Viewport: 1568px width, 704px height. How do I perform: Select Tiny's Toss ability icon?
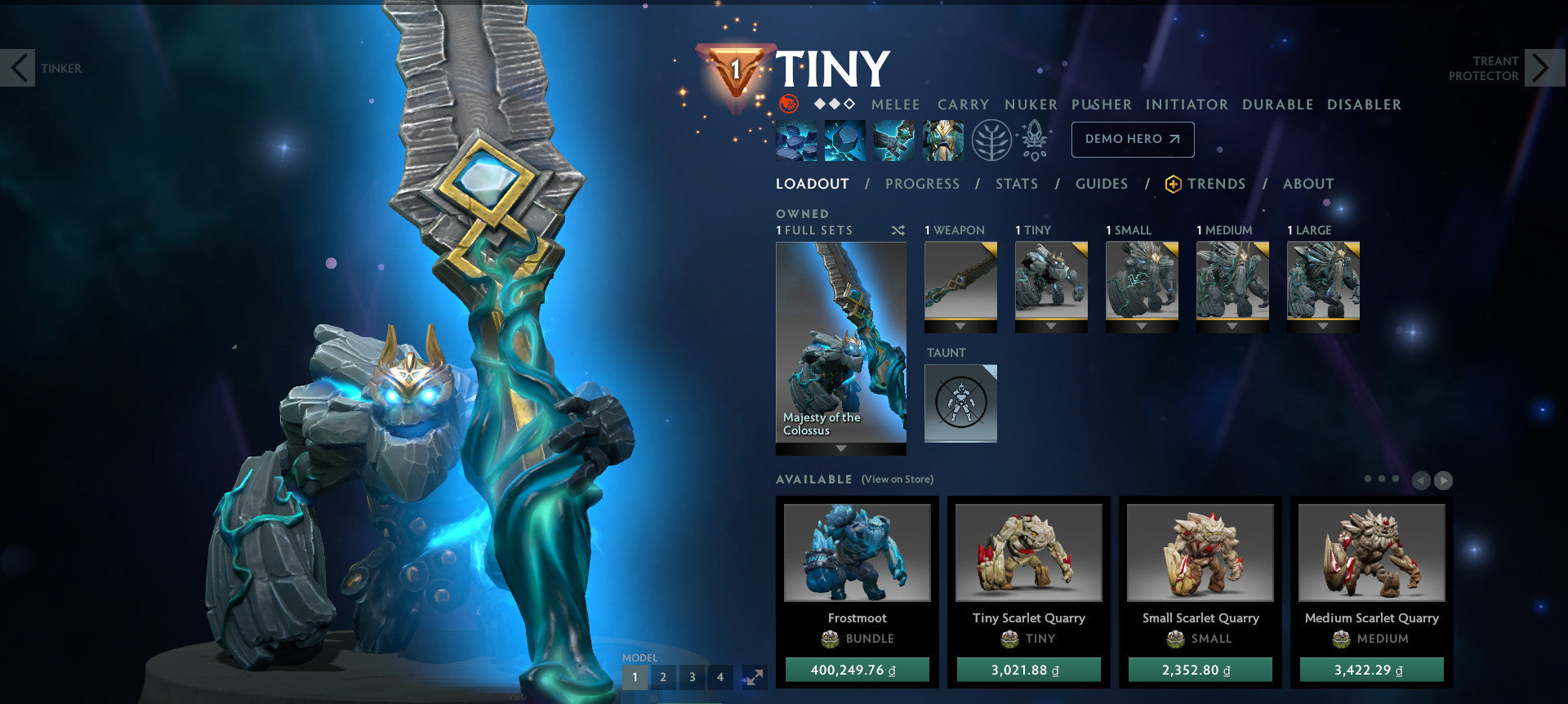tap(844, 139)
